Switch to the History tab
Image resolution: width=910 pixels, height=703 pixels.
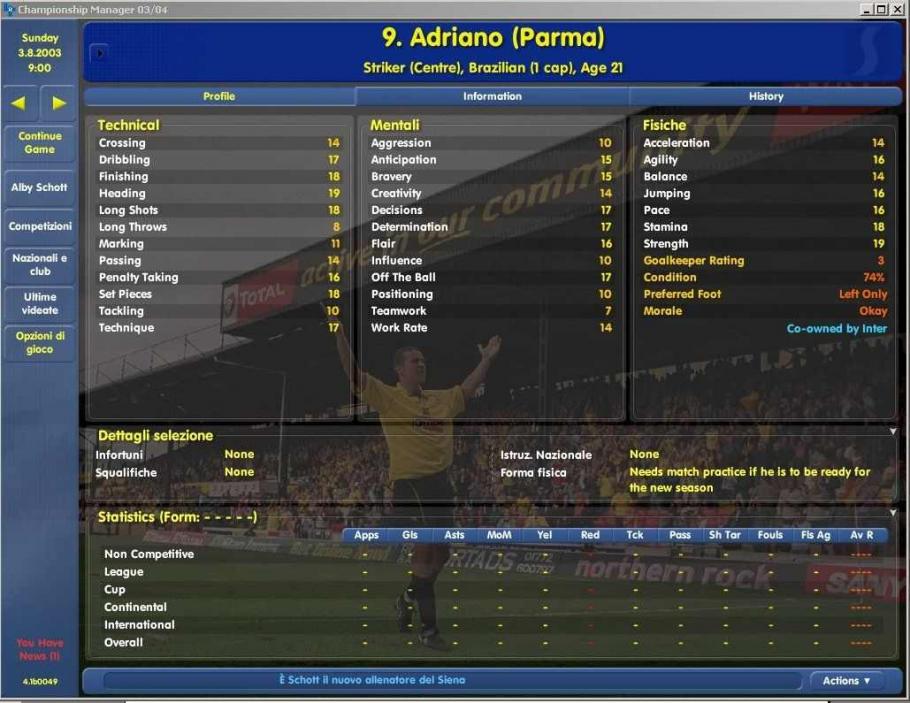765,96
